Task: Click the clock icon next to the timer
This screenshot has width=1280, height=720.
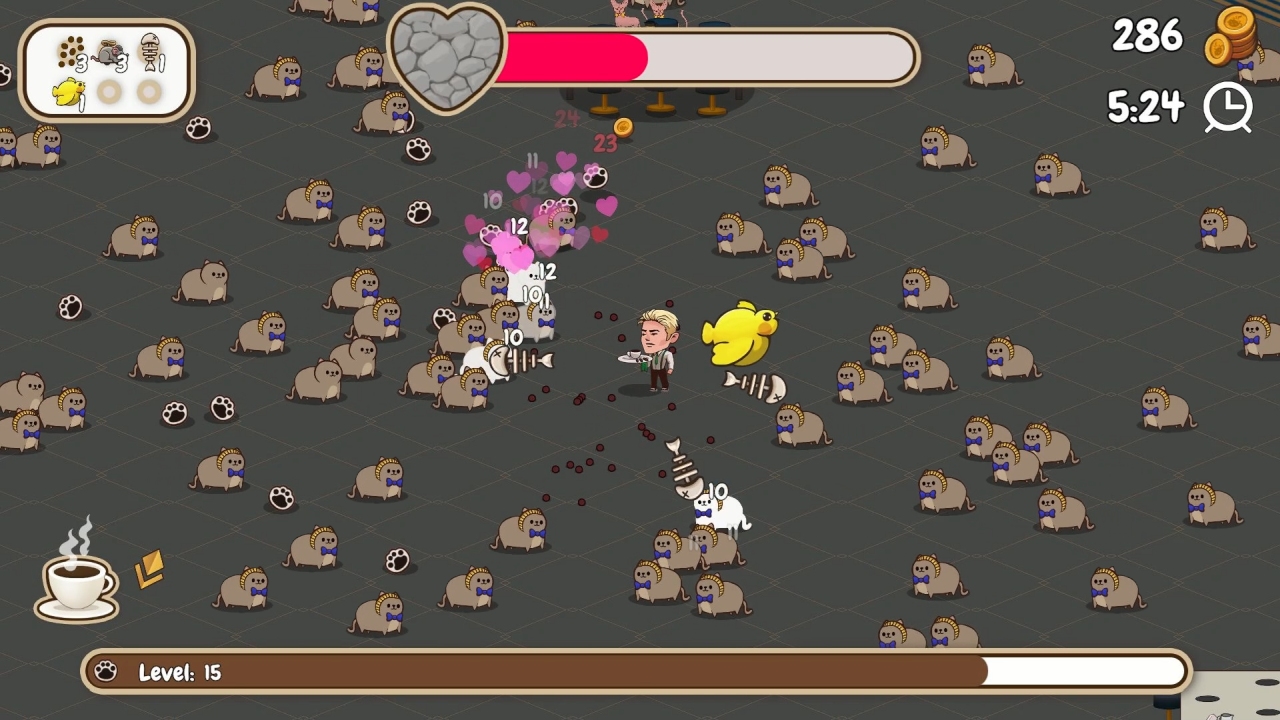Action: click(1228, 107)
